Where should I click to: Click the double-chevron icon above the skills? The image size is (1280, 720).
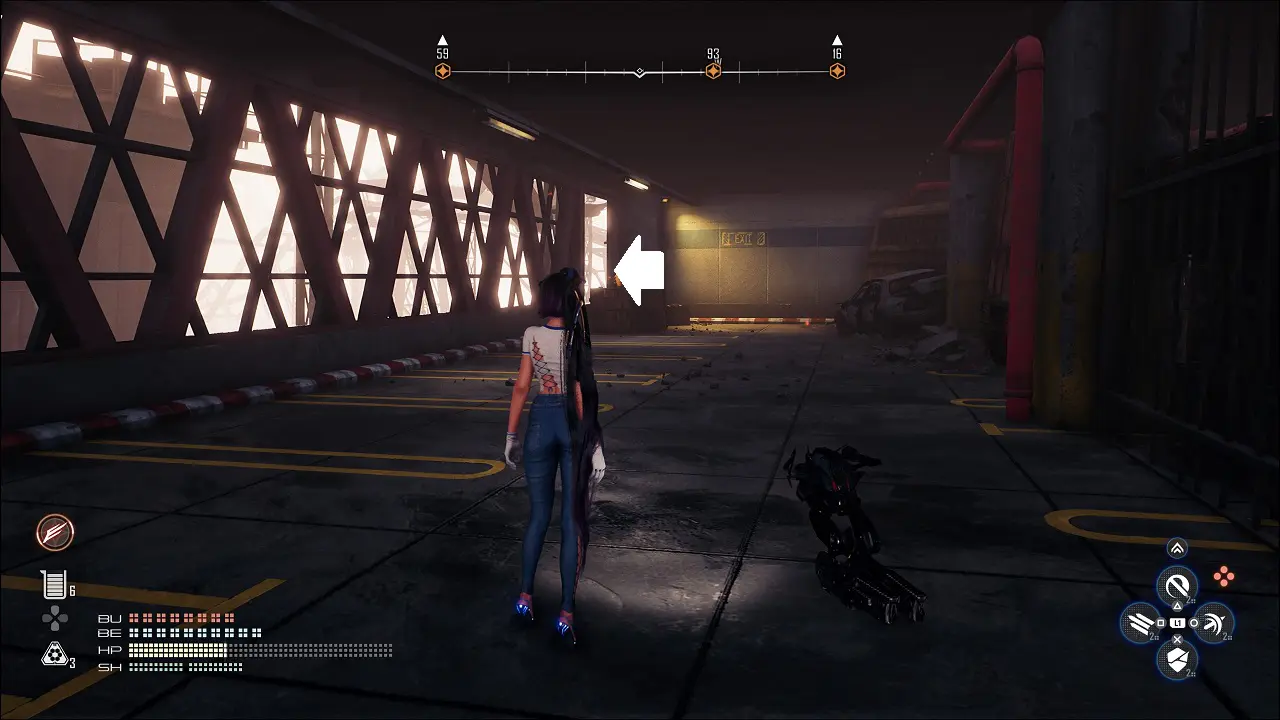[x=1177, y=548]
